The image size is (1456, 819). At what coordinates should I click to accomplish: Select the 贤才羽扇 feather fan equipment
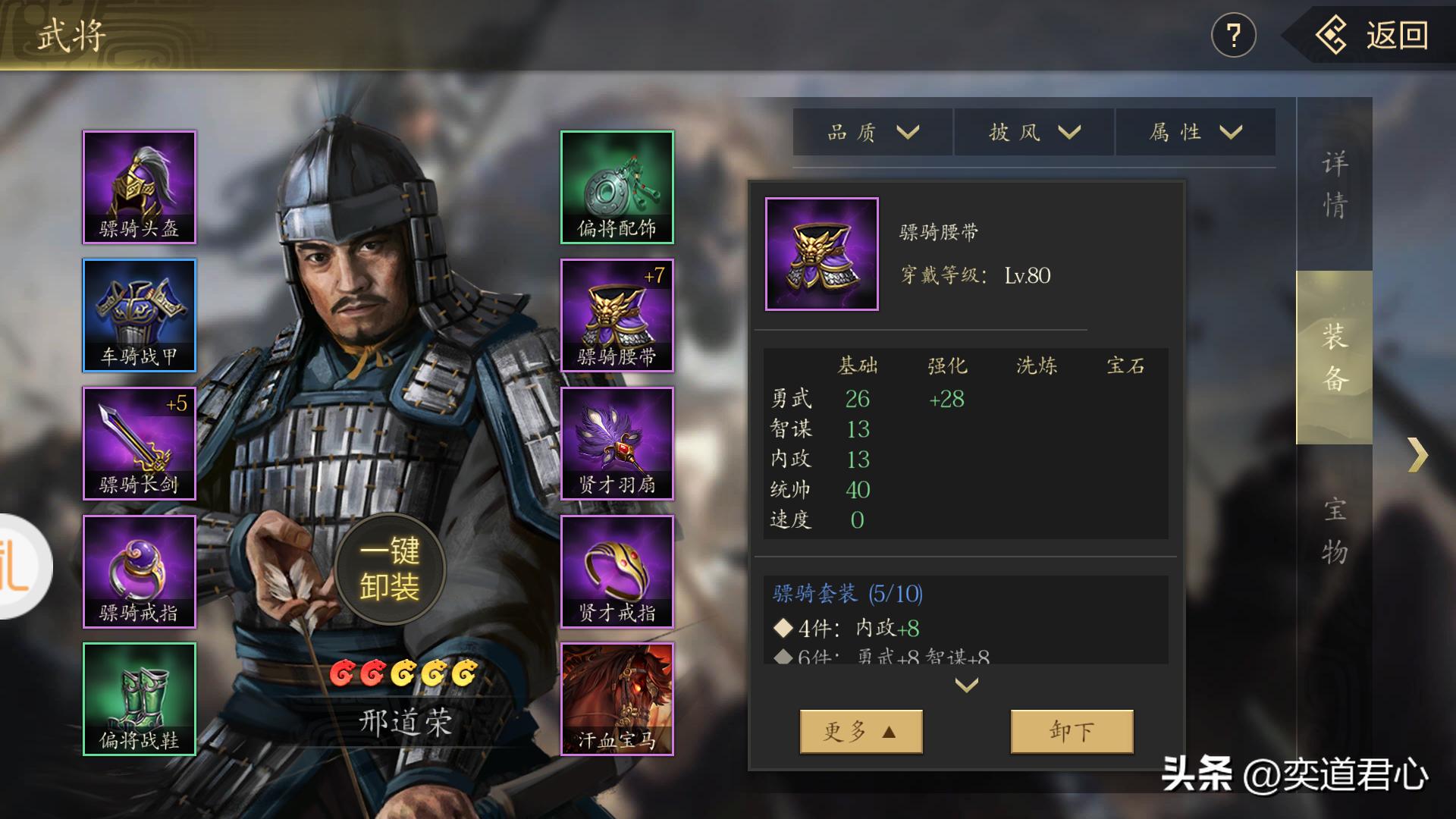tap(617, 444)
